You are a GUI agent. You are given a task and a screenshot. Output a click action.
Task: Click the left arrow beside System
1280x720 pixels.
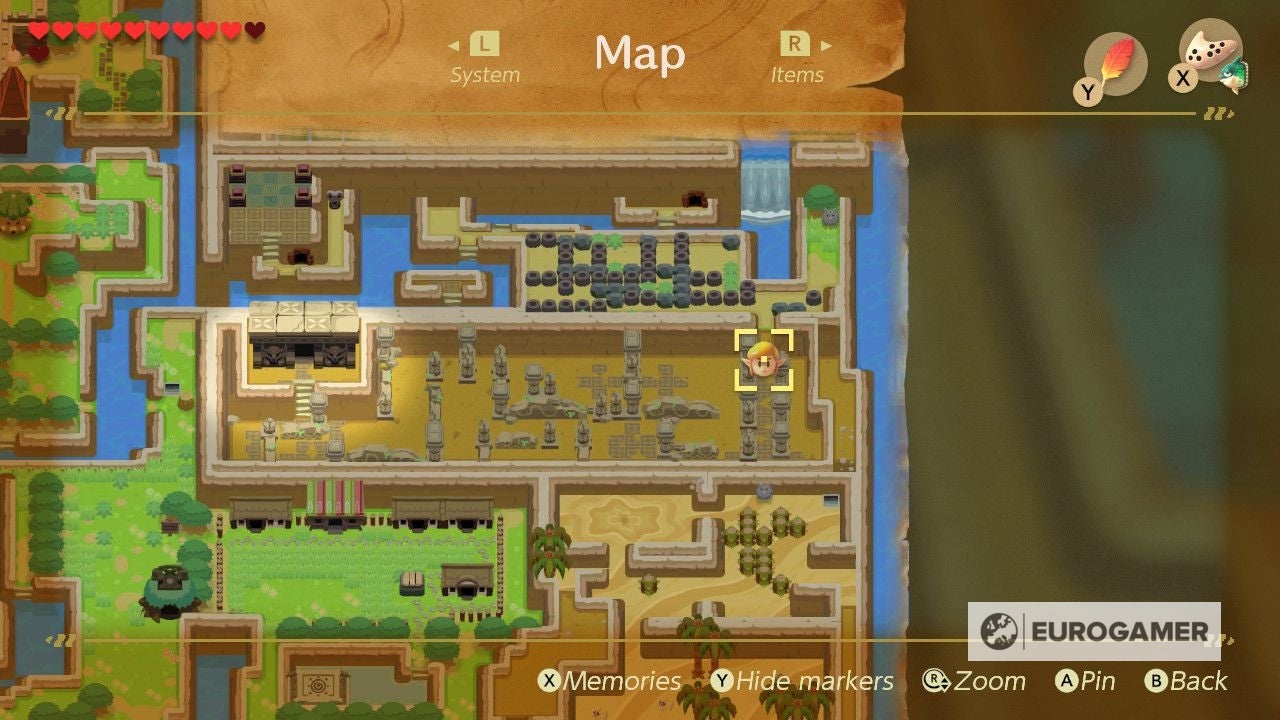[x=452, y=46]
